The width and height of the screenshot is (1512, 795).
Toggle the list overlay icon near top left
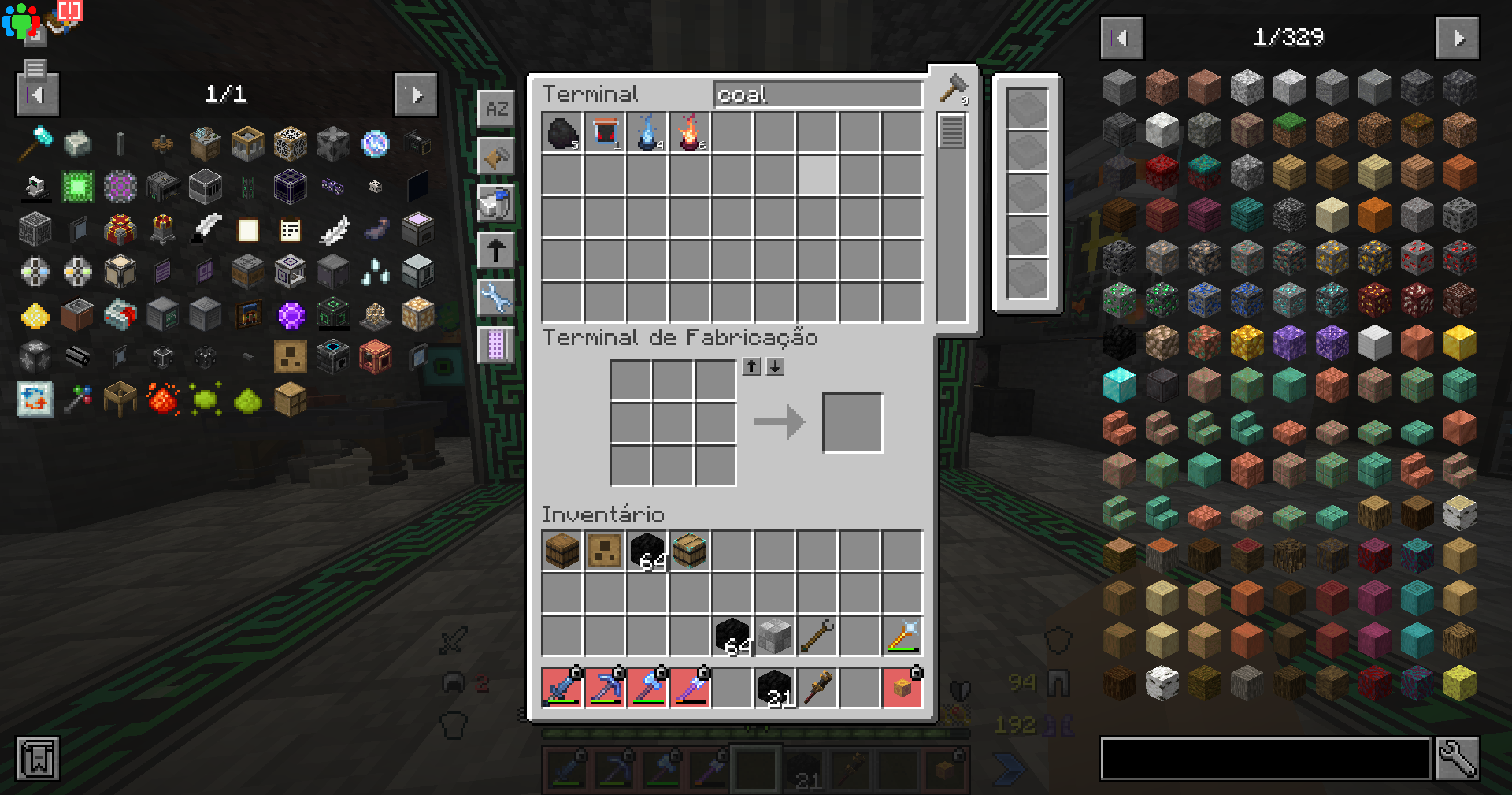point(34,70)
